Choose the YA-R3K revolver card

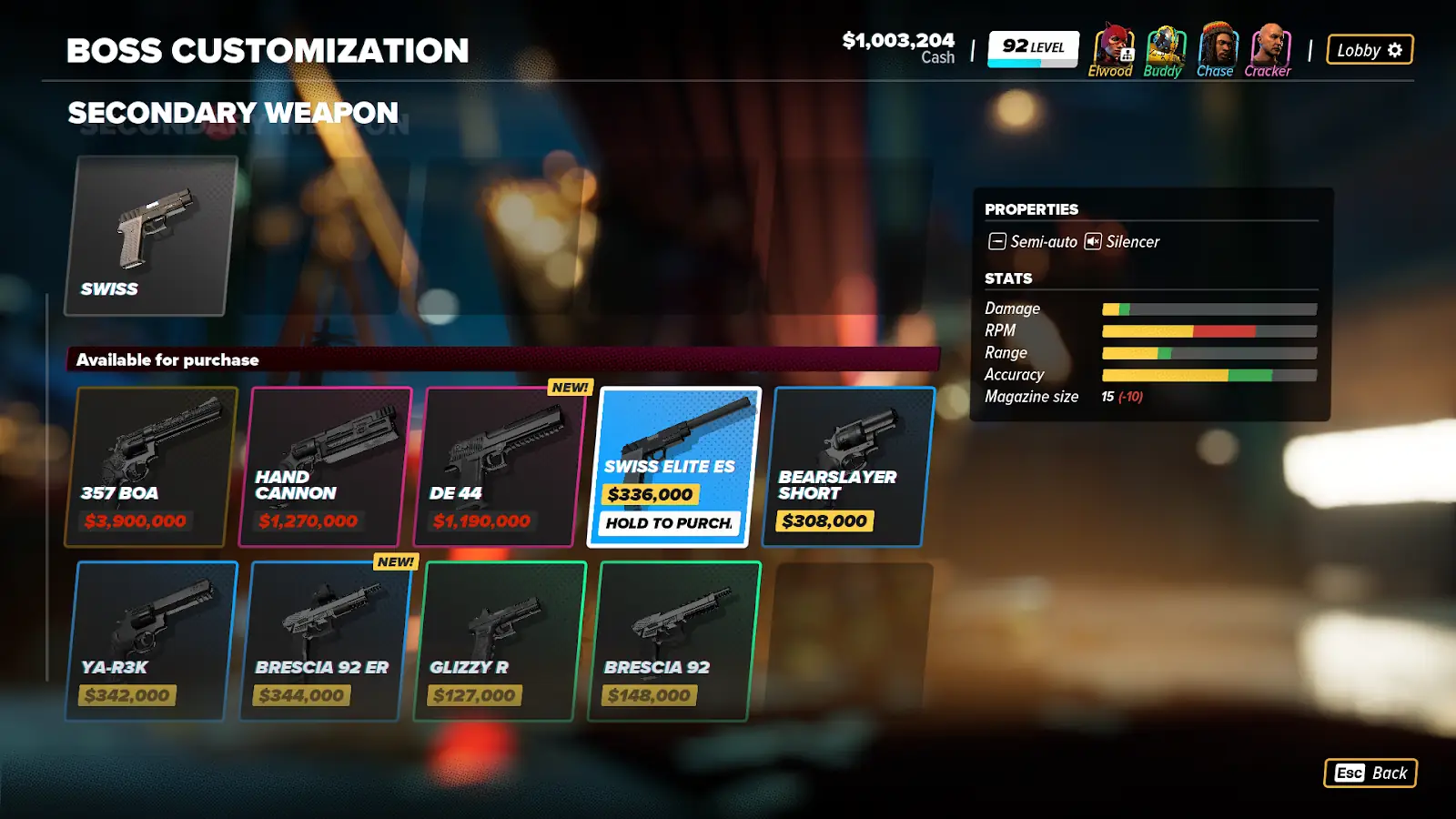(150, 641)
